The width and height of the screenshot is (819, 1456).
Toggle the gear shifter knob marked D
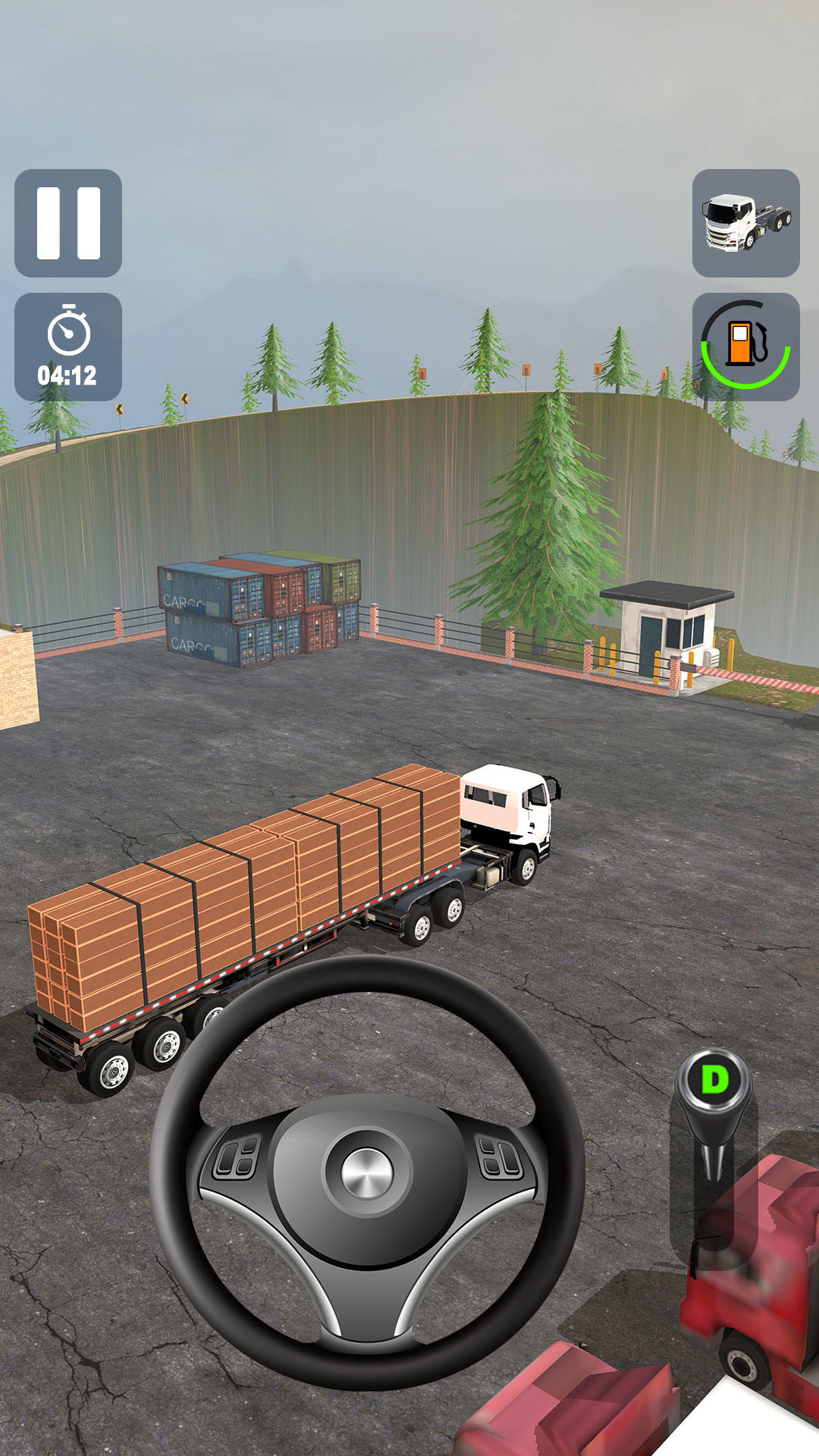coord(714,1080)
